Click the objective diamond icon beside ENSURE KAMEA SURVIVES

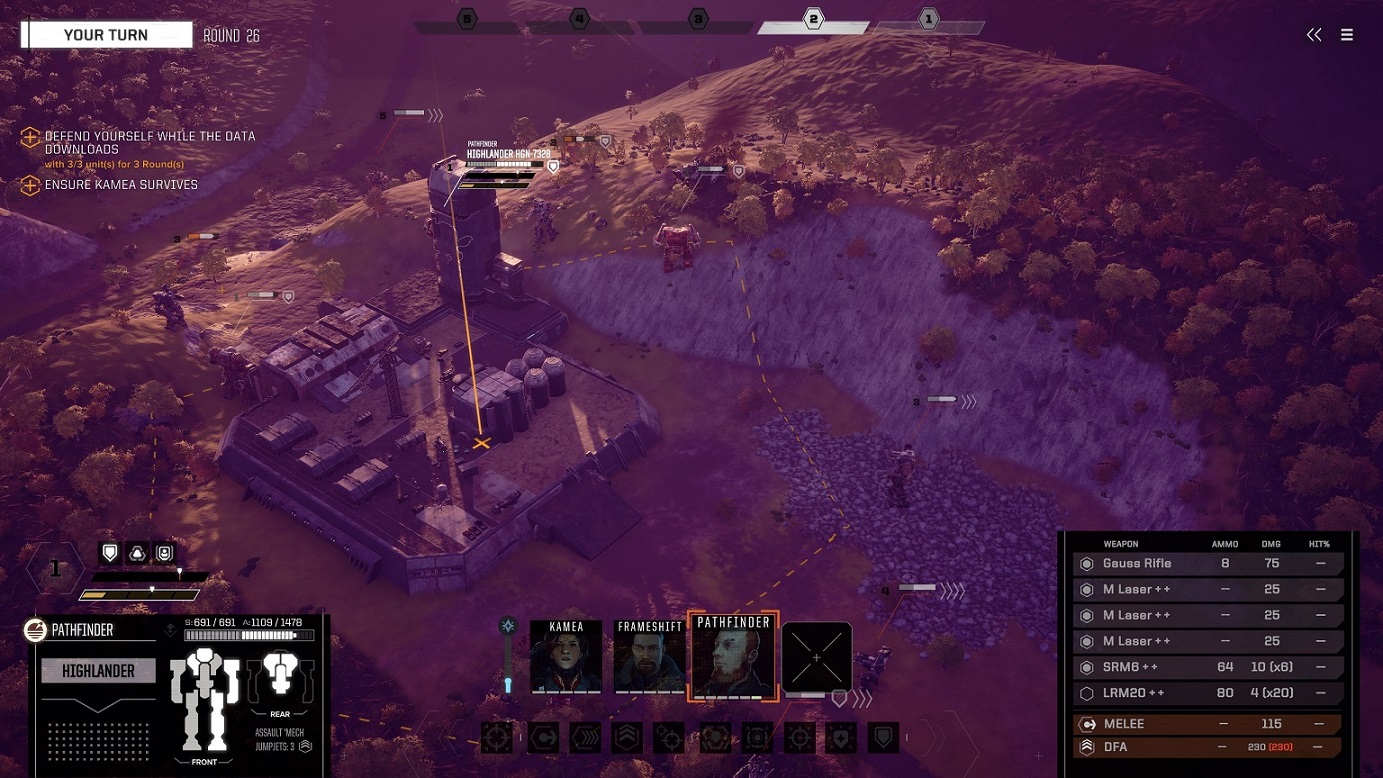coord(29,185)
